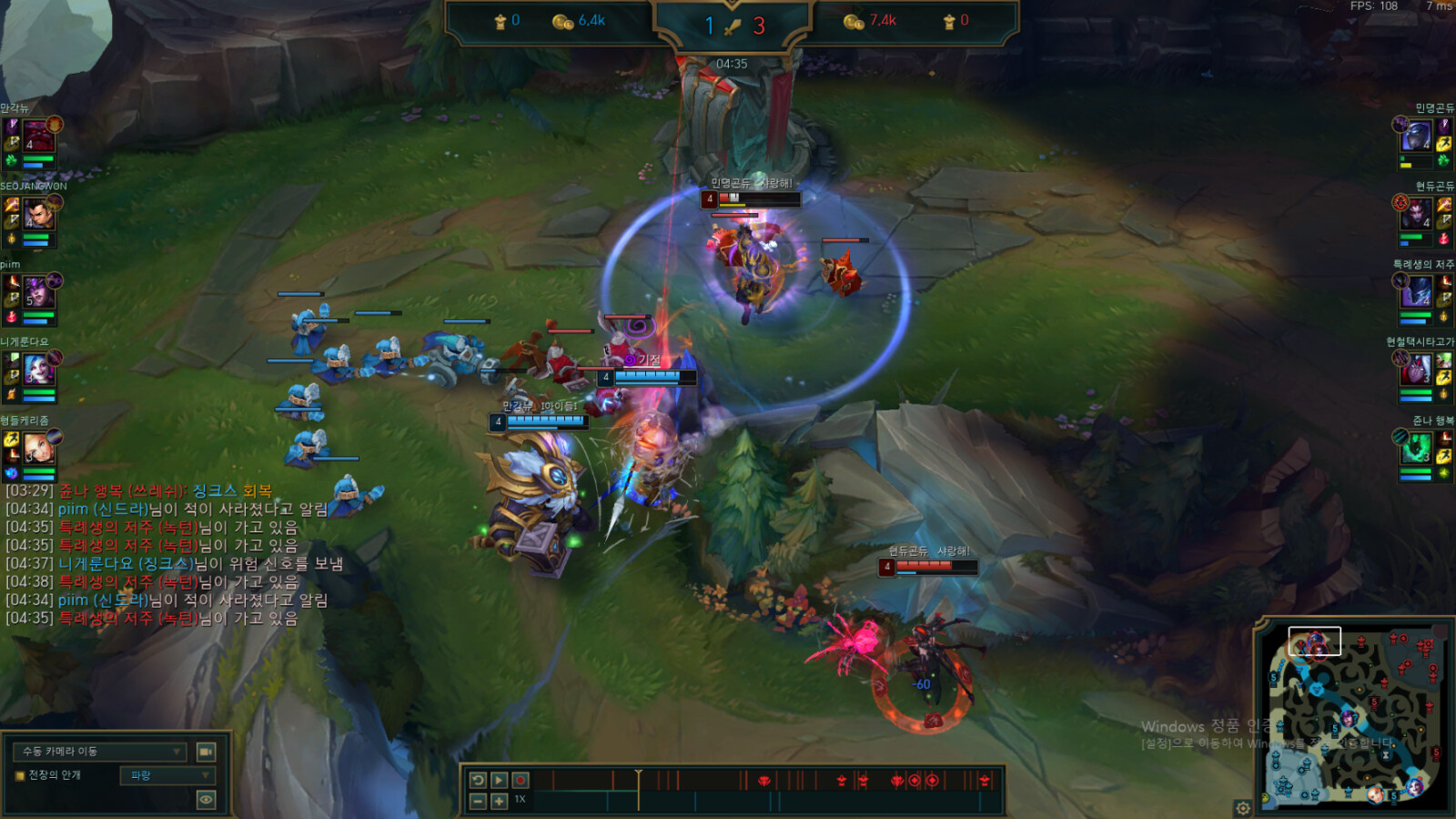Click the arrow on the fog of war team dropdown
1456x819 pixels.
[205, 775]
